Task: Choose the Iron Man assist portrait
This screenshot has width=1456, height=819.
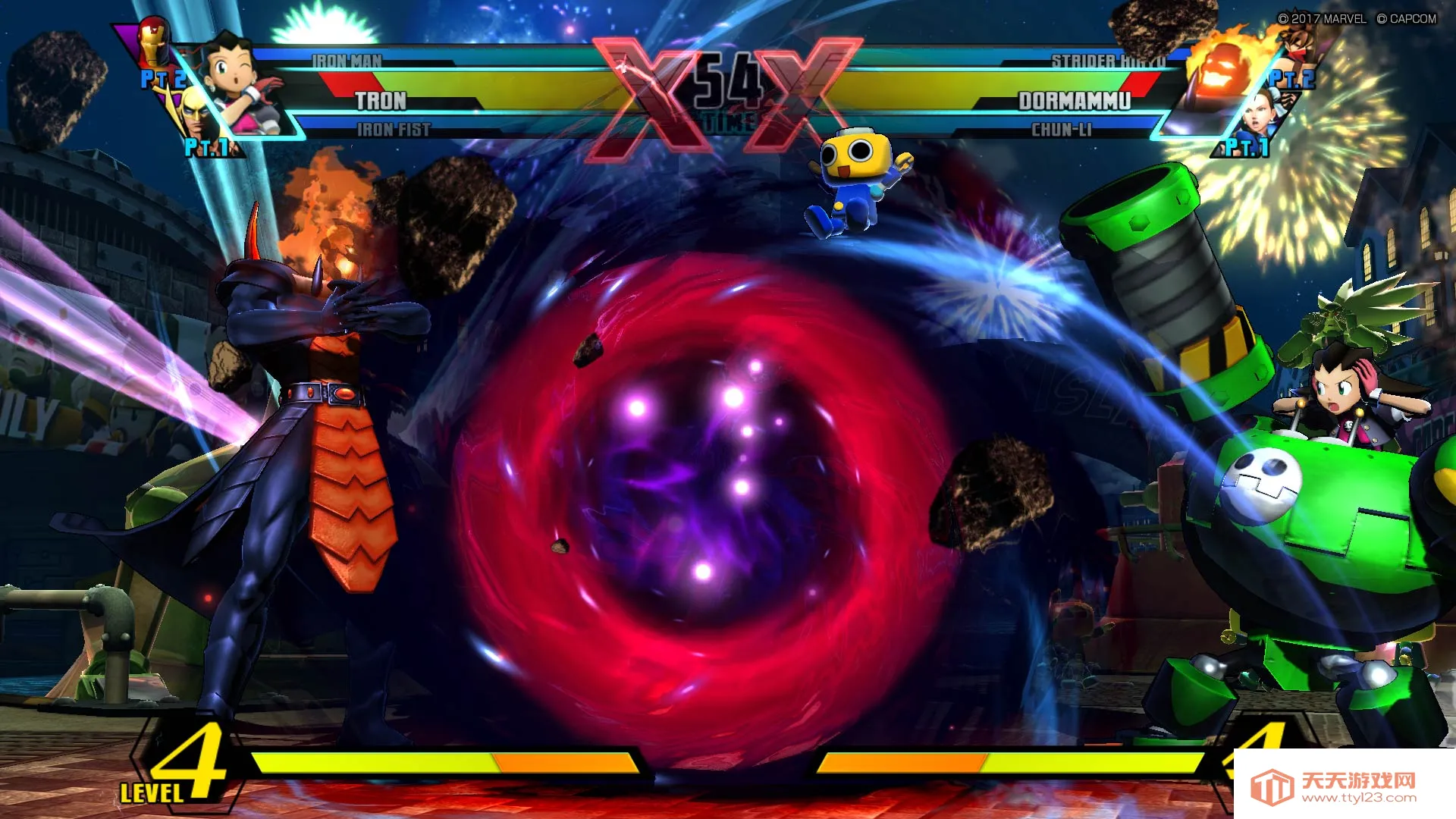Action: tap(154, 42)
